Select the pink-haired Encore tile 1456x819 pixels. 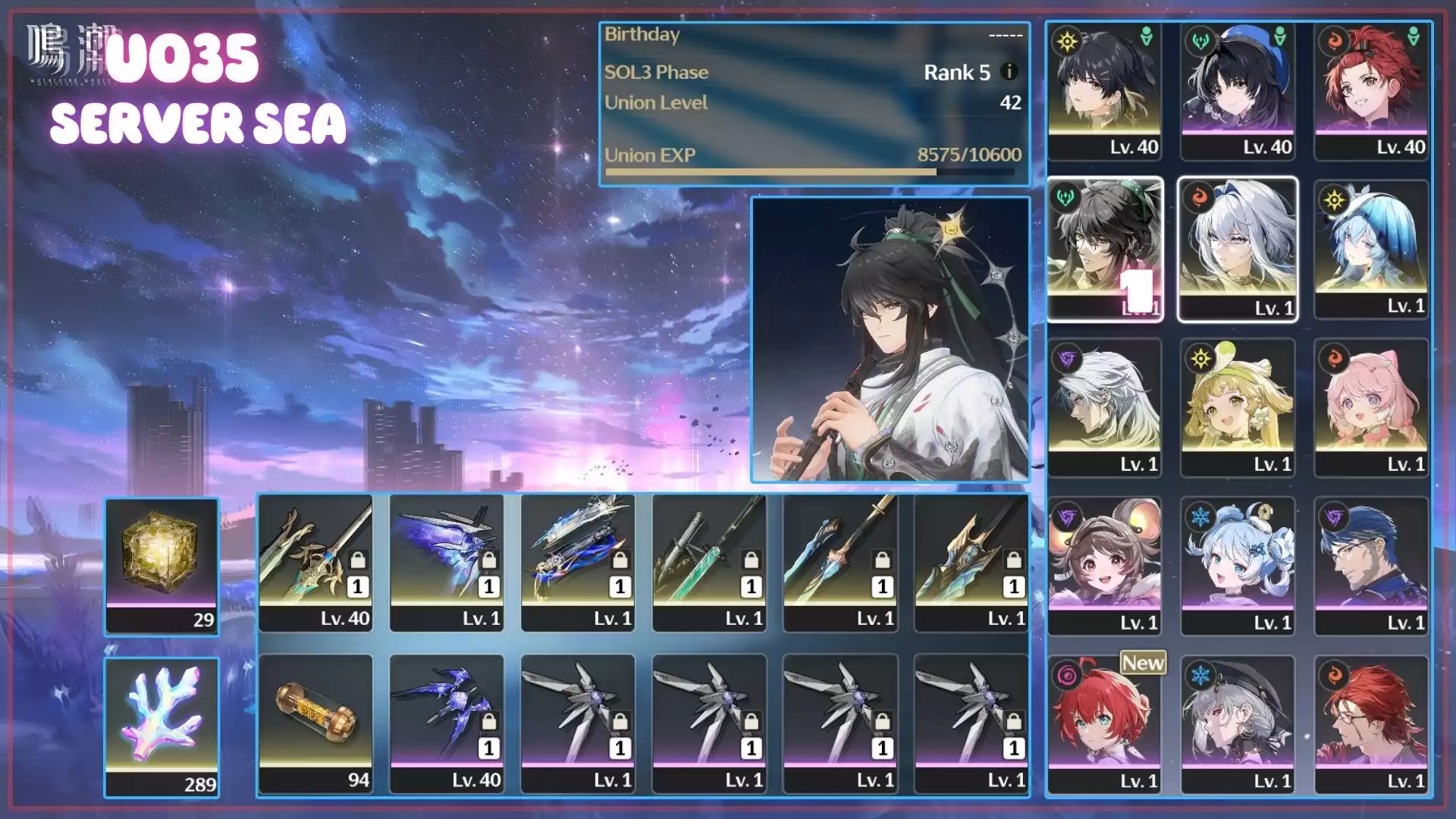(x=1371, y=408)
